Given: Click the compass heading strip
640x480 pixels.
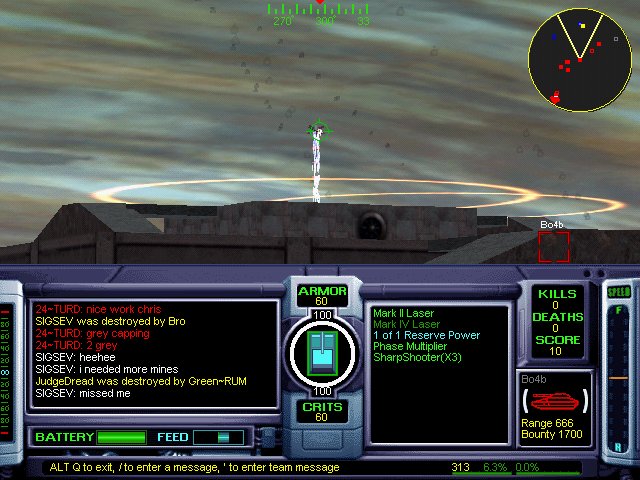Looking at the screenshot, I should coord(320,11).
